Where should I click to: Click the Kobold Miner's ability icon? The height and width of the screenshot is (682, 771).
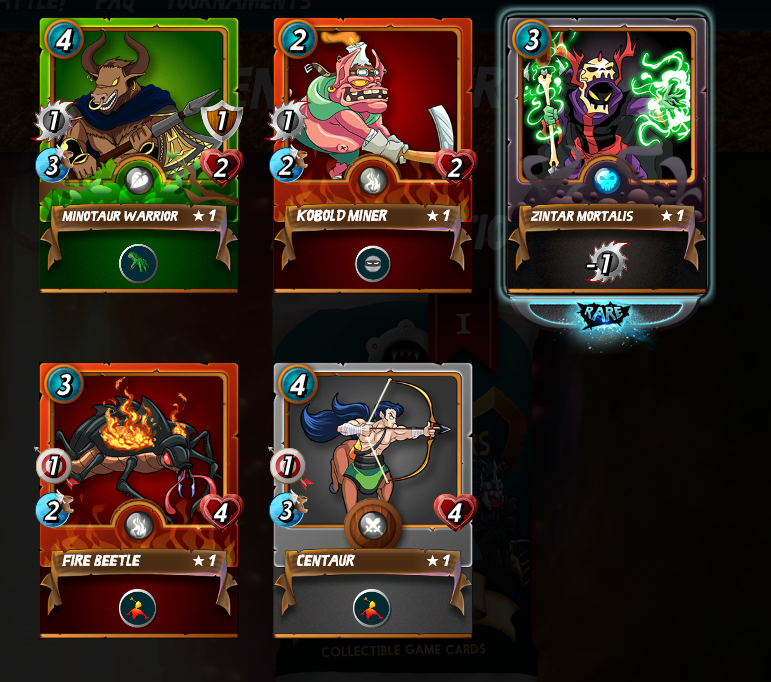pyautogui.click(x=372, y=264)
